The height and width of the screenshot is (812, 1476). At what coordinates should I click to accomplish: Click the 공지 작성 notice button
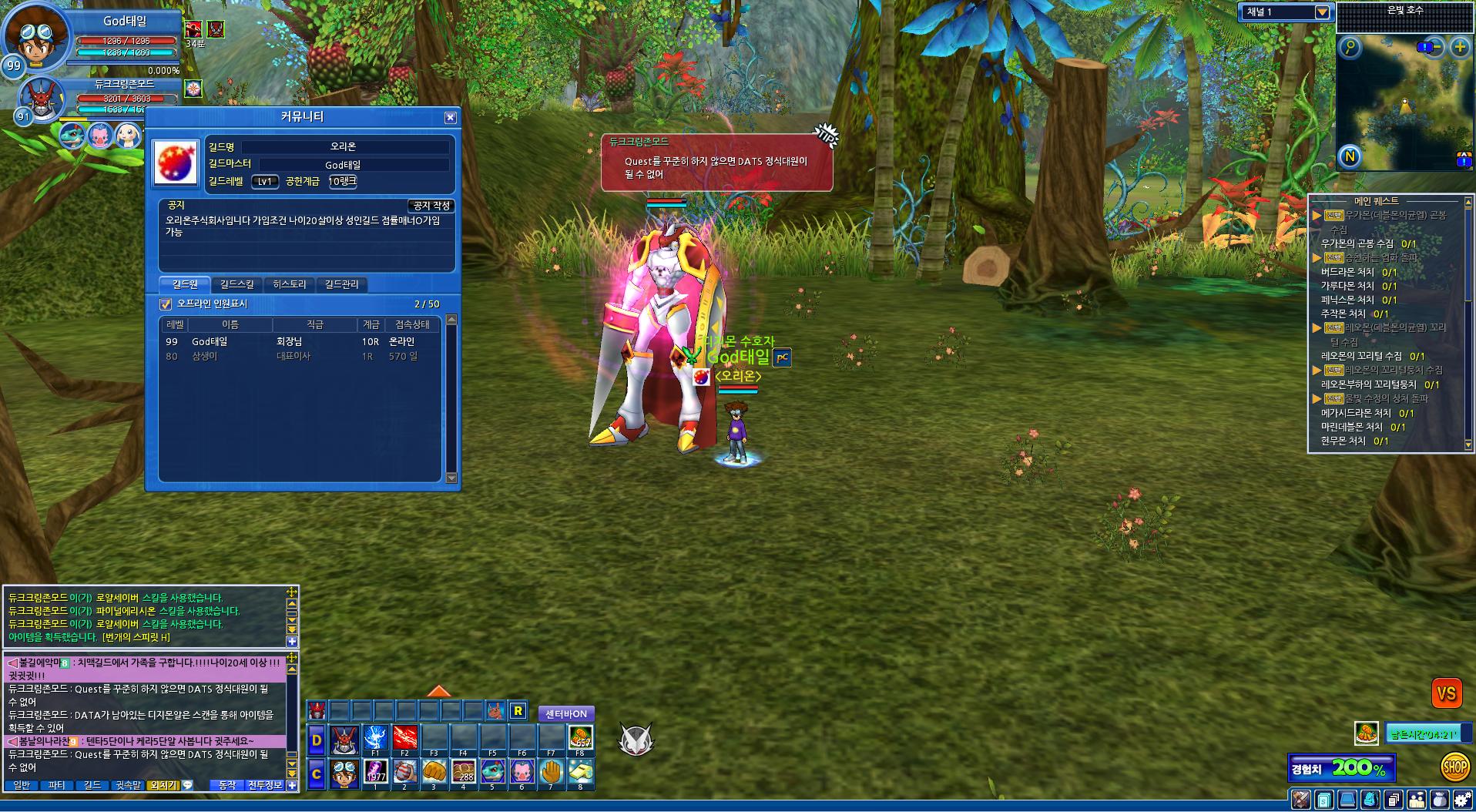click(431, 206)
